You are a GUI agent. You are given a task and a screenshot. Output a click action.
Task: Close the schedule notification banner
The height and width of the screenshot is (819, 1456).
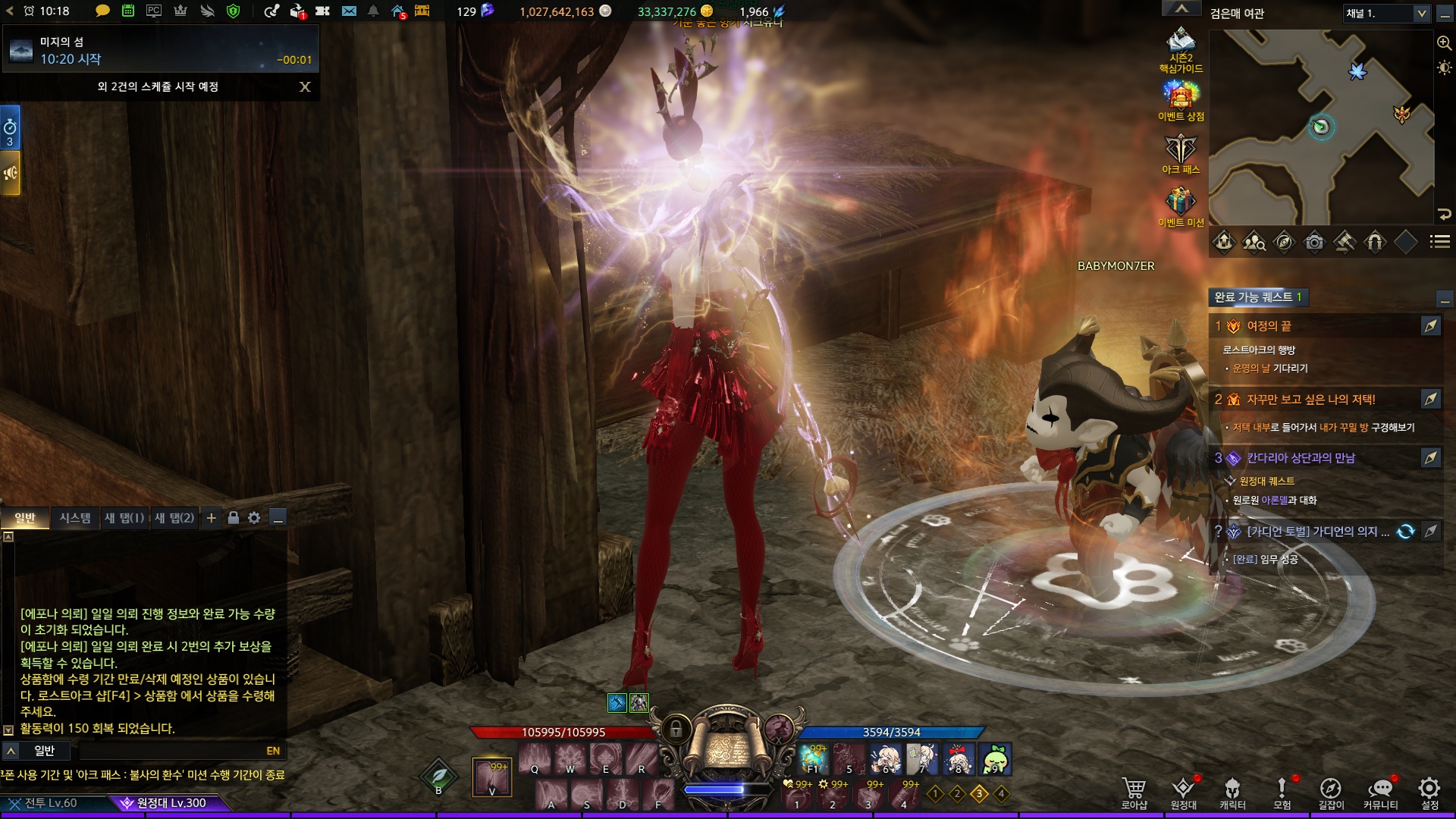click(305, 86)
